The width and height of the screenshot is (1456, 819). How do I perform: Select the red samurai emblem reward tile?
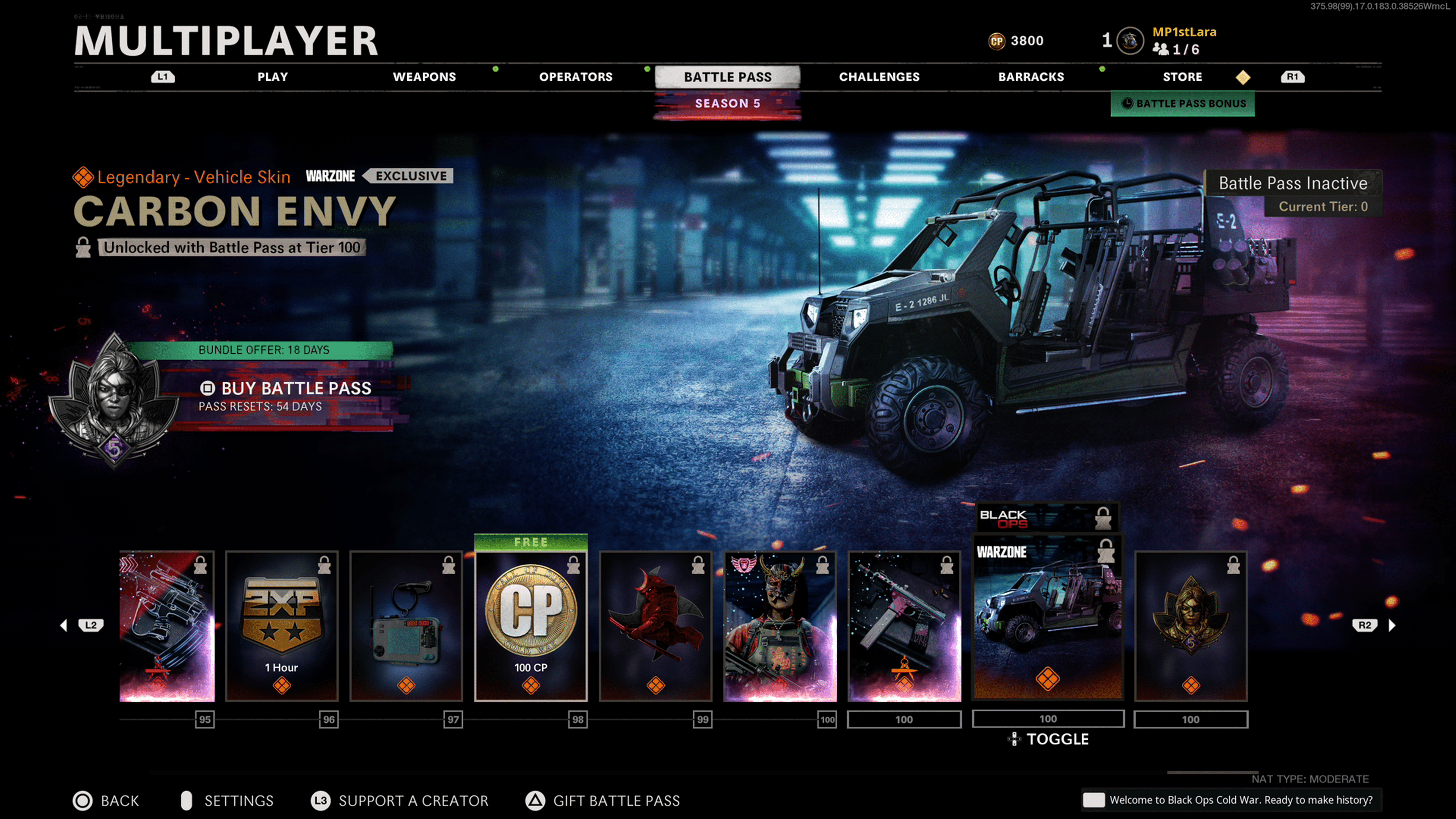pyautogui.click(x=655, y=626)
